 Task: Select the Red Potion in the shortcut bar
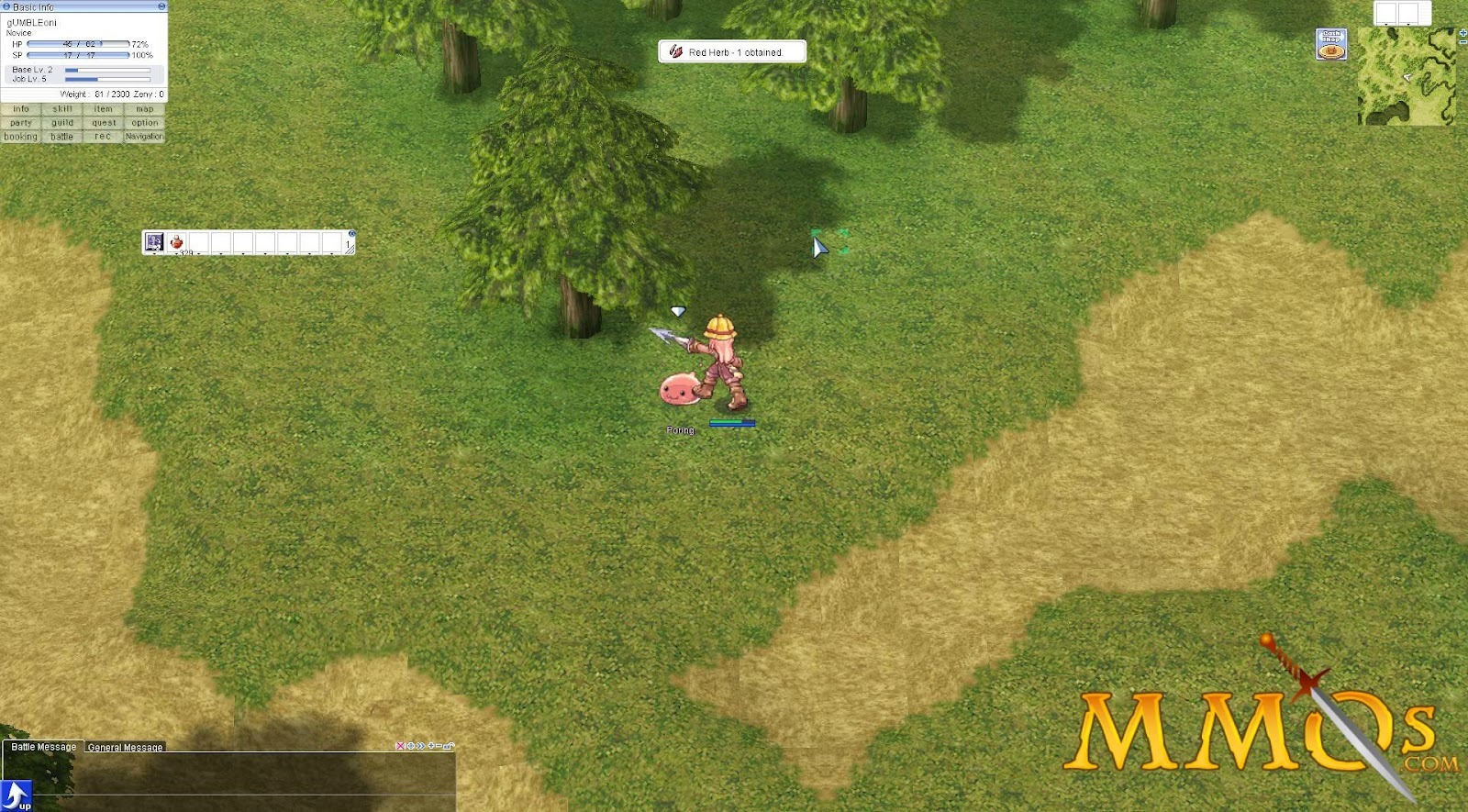[x=175, y=241]
